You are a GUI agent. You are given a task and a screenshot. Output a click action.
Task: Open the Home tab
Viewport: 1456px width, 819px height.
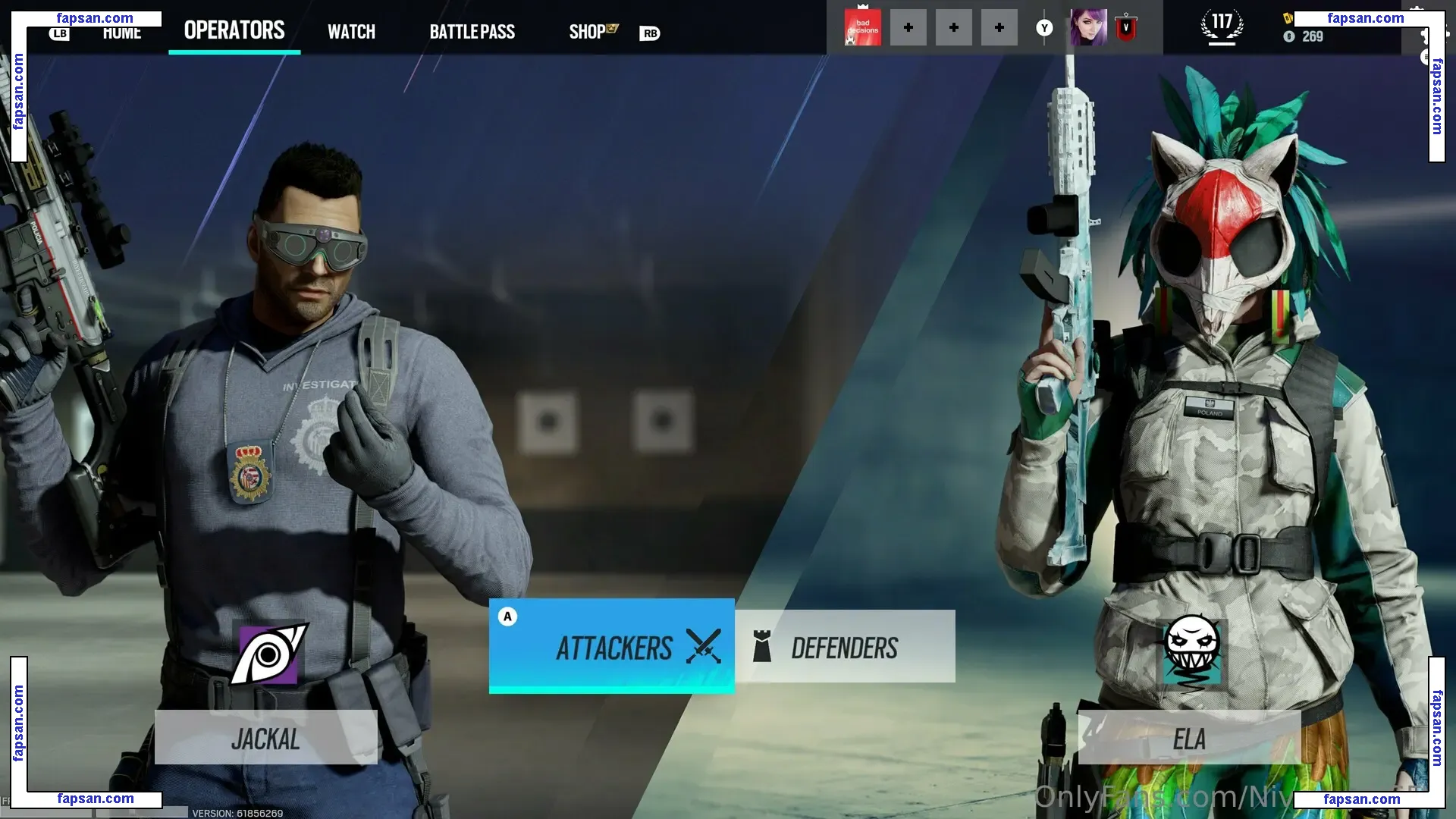point(122,33)
